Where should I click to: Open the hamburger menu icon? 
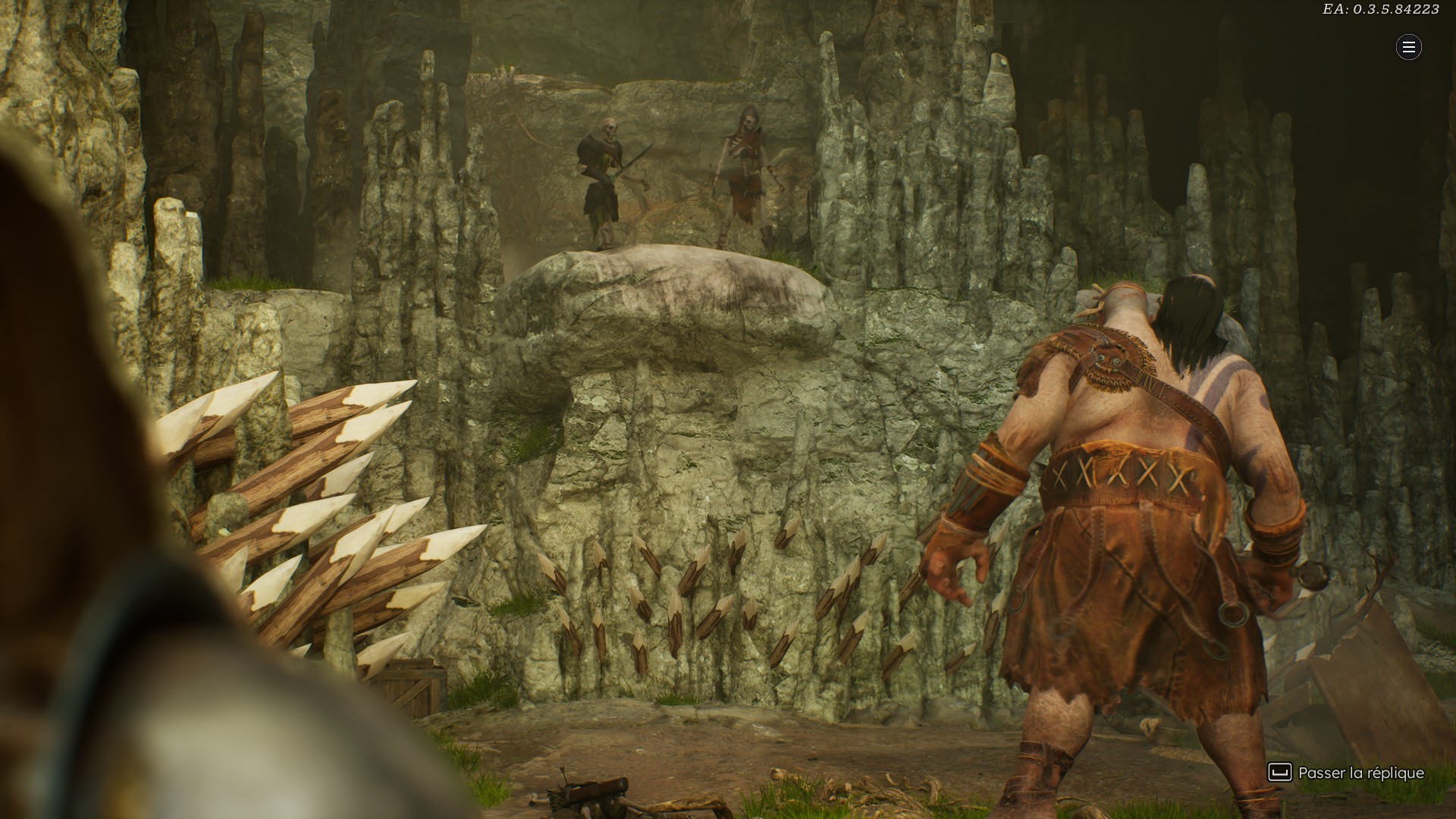pos(1408,47)
